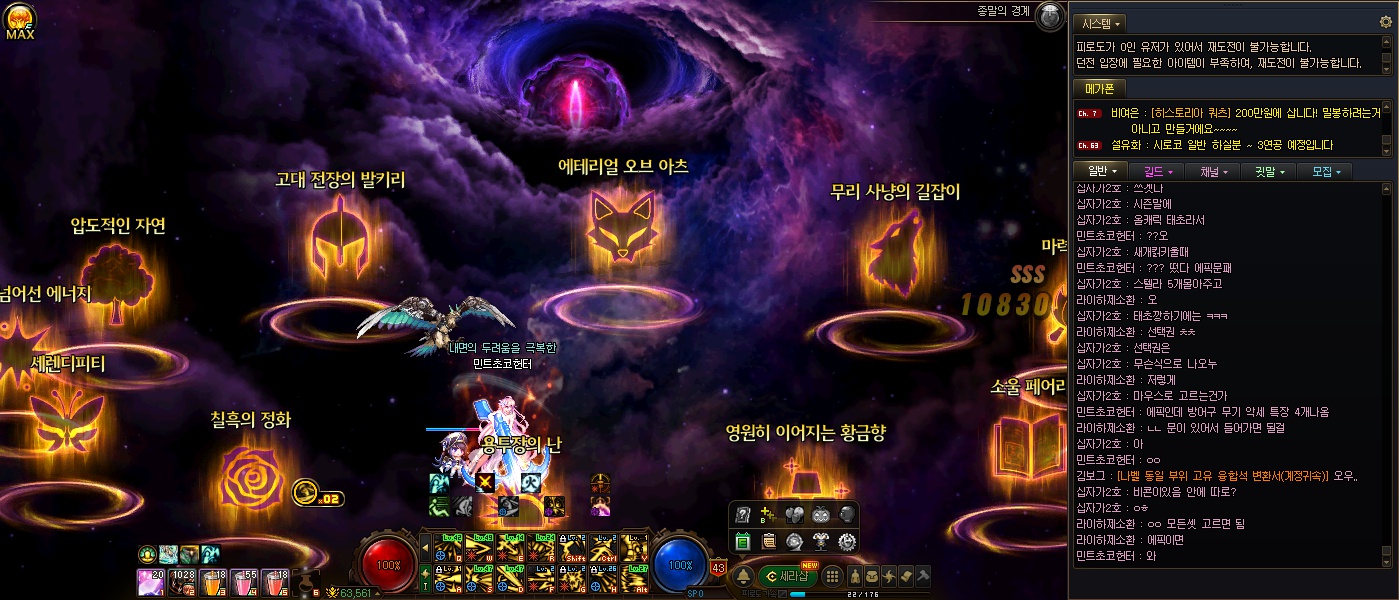The width and height of the screenshot is (1399, 600).
Task: Click the bell notification icon beside 세라샵
Action: point(743,576)
